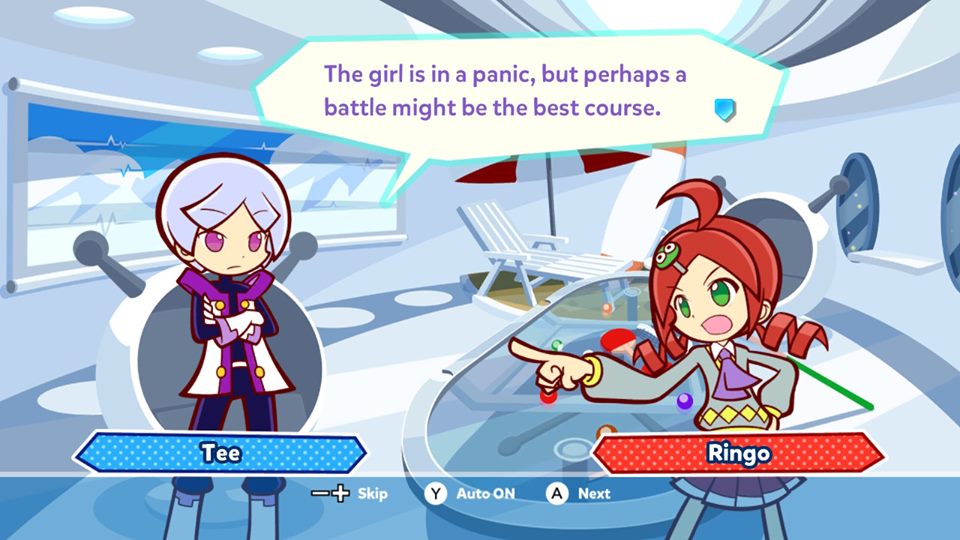
Task: Advance dialogue with the Next option
Action: [x=579, y=493]
